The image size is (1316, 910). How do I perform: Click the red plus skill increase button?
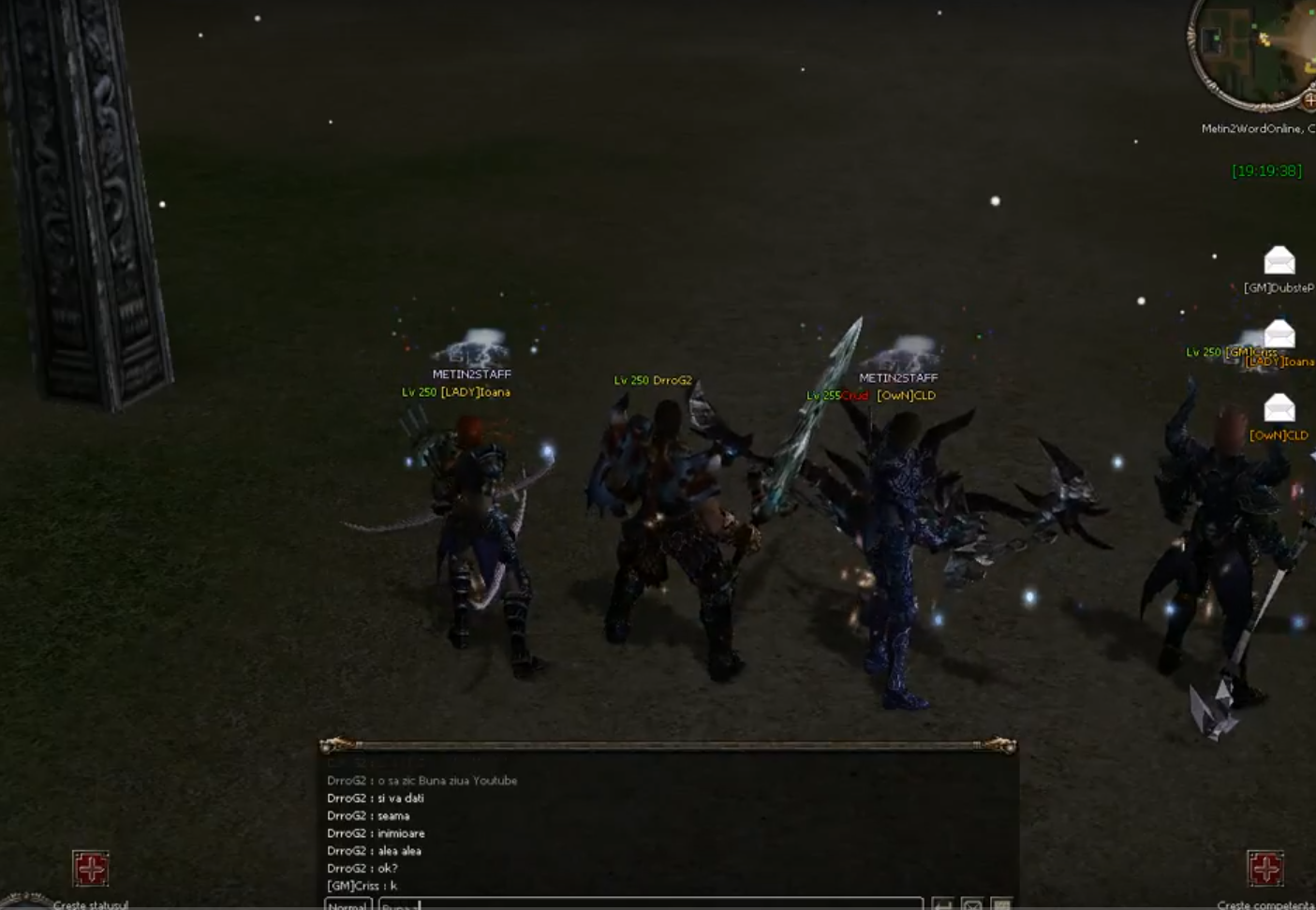tap(1264, 868)
